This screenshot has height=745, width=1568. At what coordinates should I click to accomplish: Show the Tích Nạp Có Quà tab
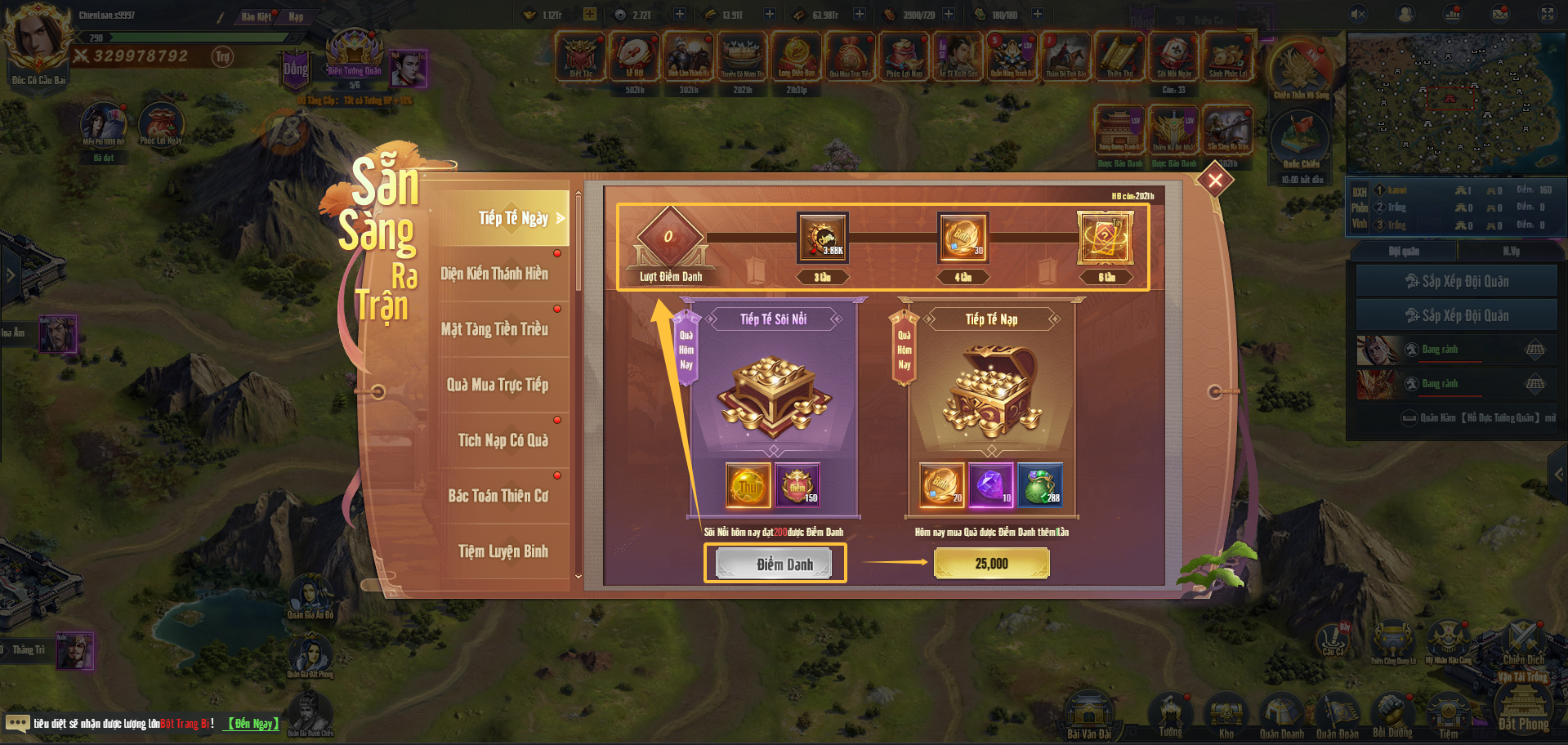[503, 440]
